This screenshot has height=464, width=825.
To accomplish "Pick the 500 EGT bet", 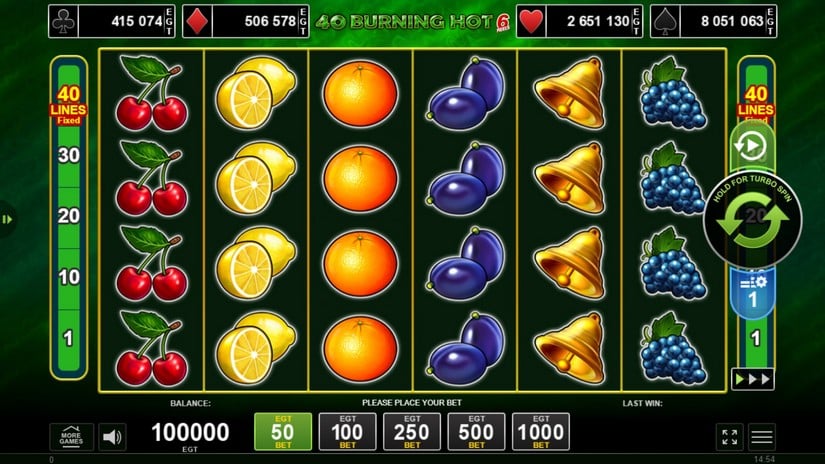I will [476, 431].
